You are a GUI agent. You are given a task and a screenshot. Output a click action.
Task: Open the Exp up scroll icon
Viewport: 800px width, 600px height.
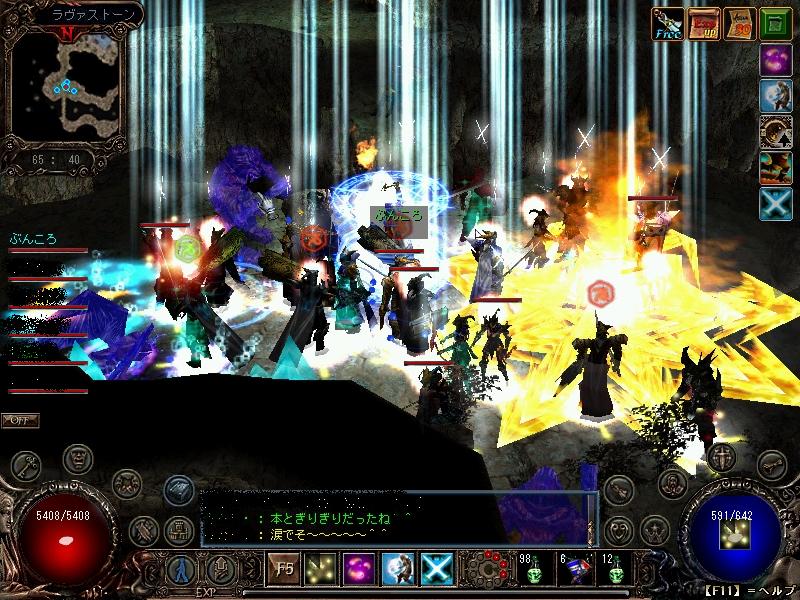click(x=706, y=23)
